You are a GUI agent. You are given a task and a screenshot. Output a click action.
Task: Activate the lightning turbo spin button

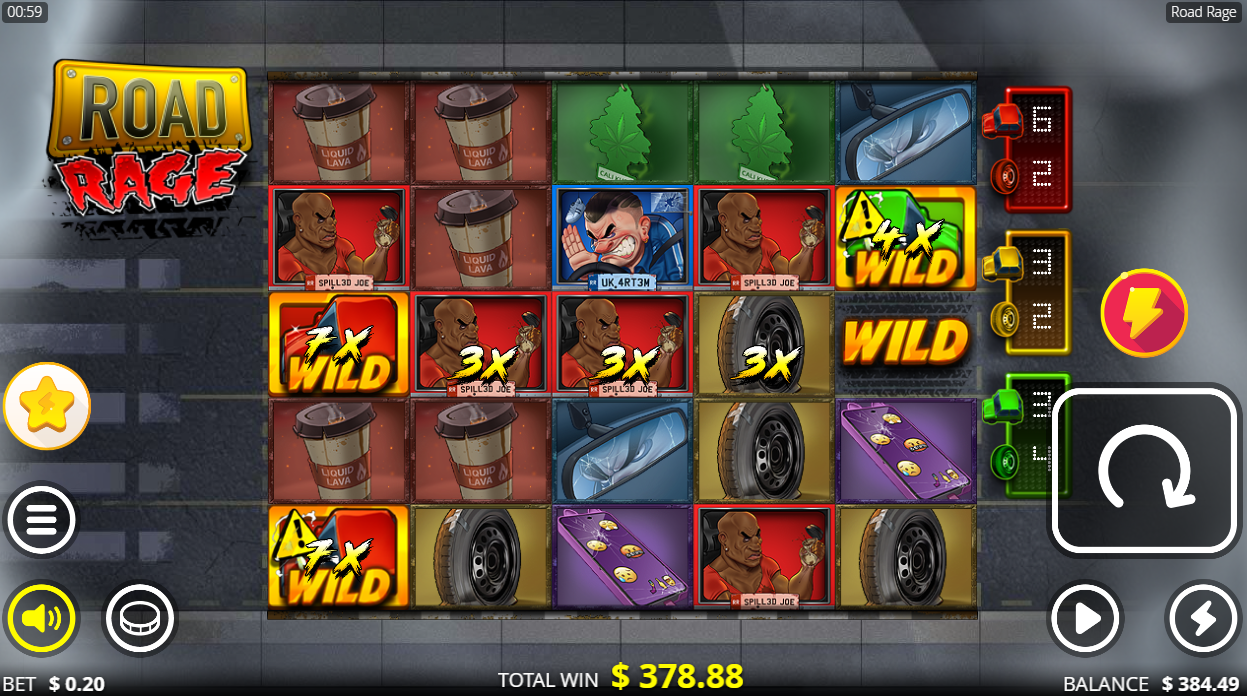point(1202,619)
